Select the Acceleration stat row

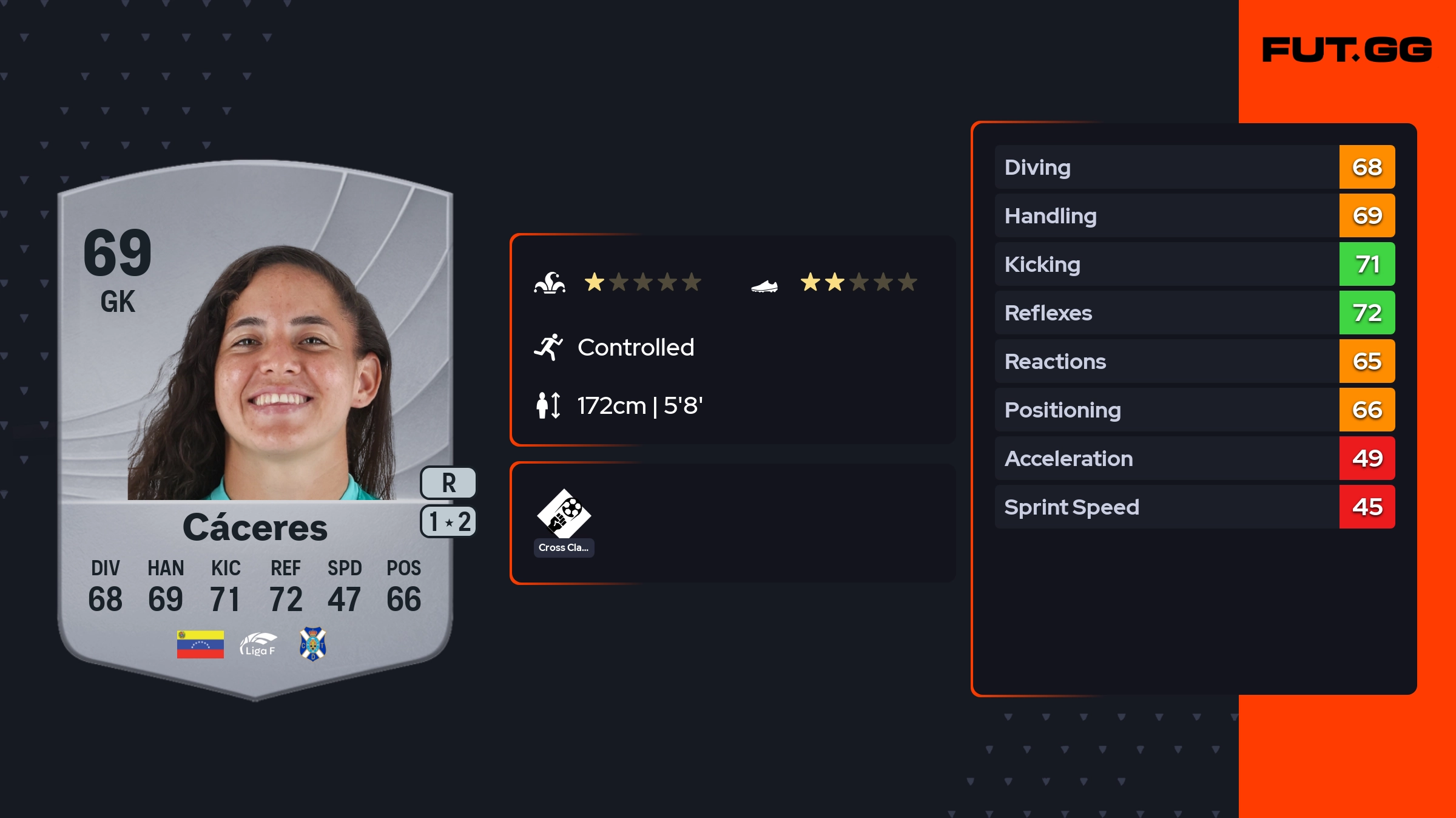pyautogui.click(x=1194, y=458)
